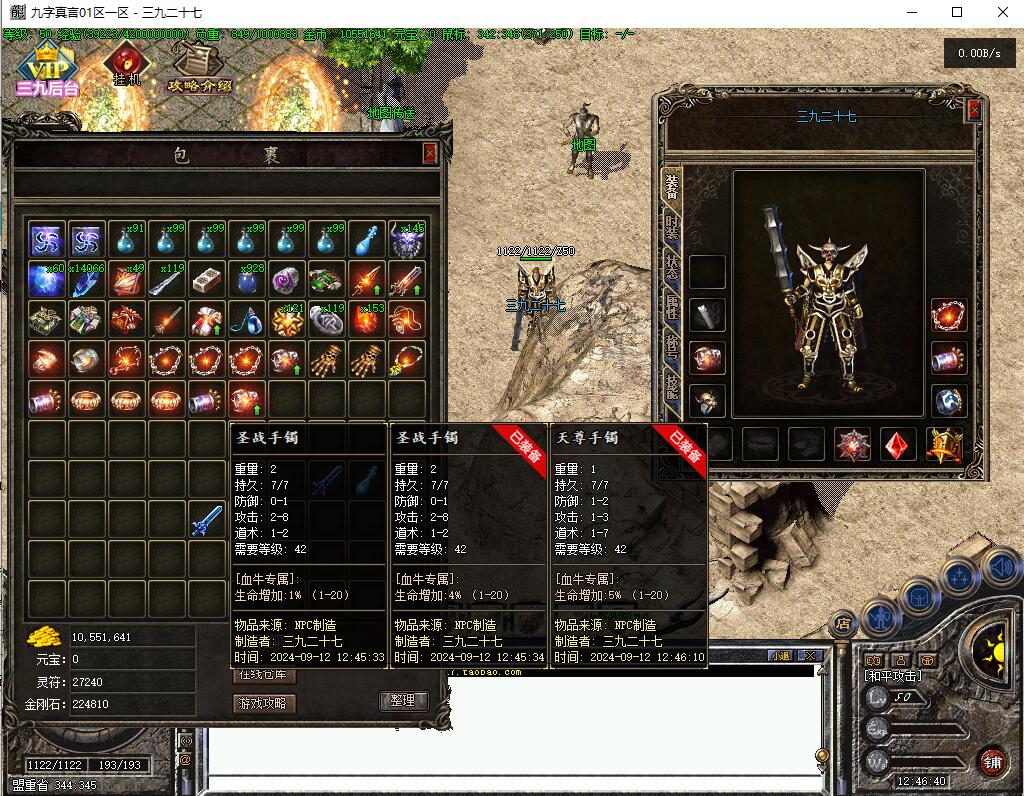Maximize the game window
1024x796 pixels.
click(957, 12)
